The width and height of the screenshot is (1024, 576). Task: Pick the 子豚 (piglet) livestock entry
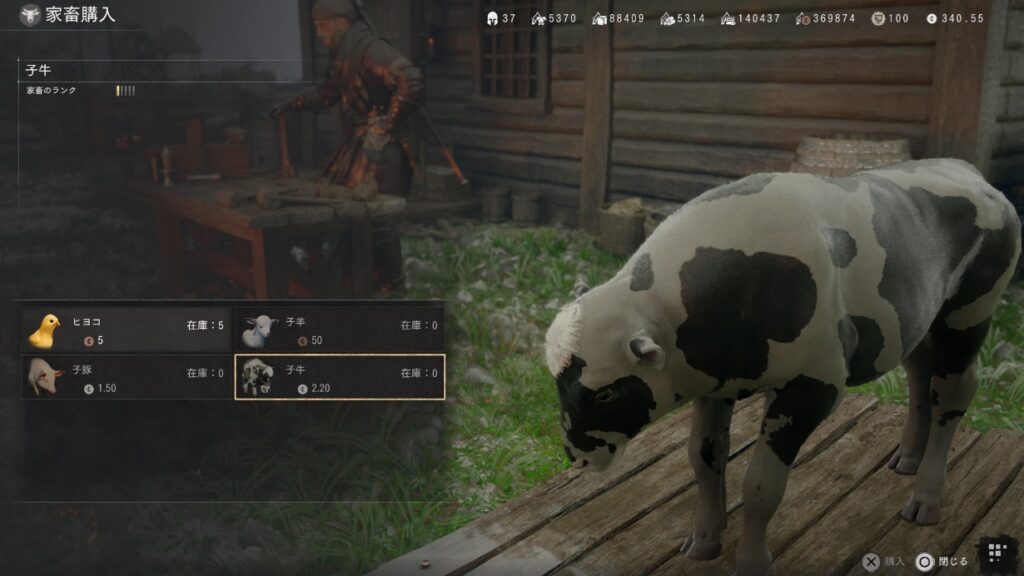point(127,377)
